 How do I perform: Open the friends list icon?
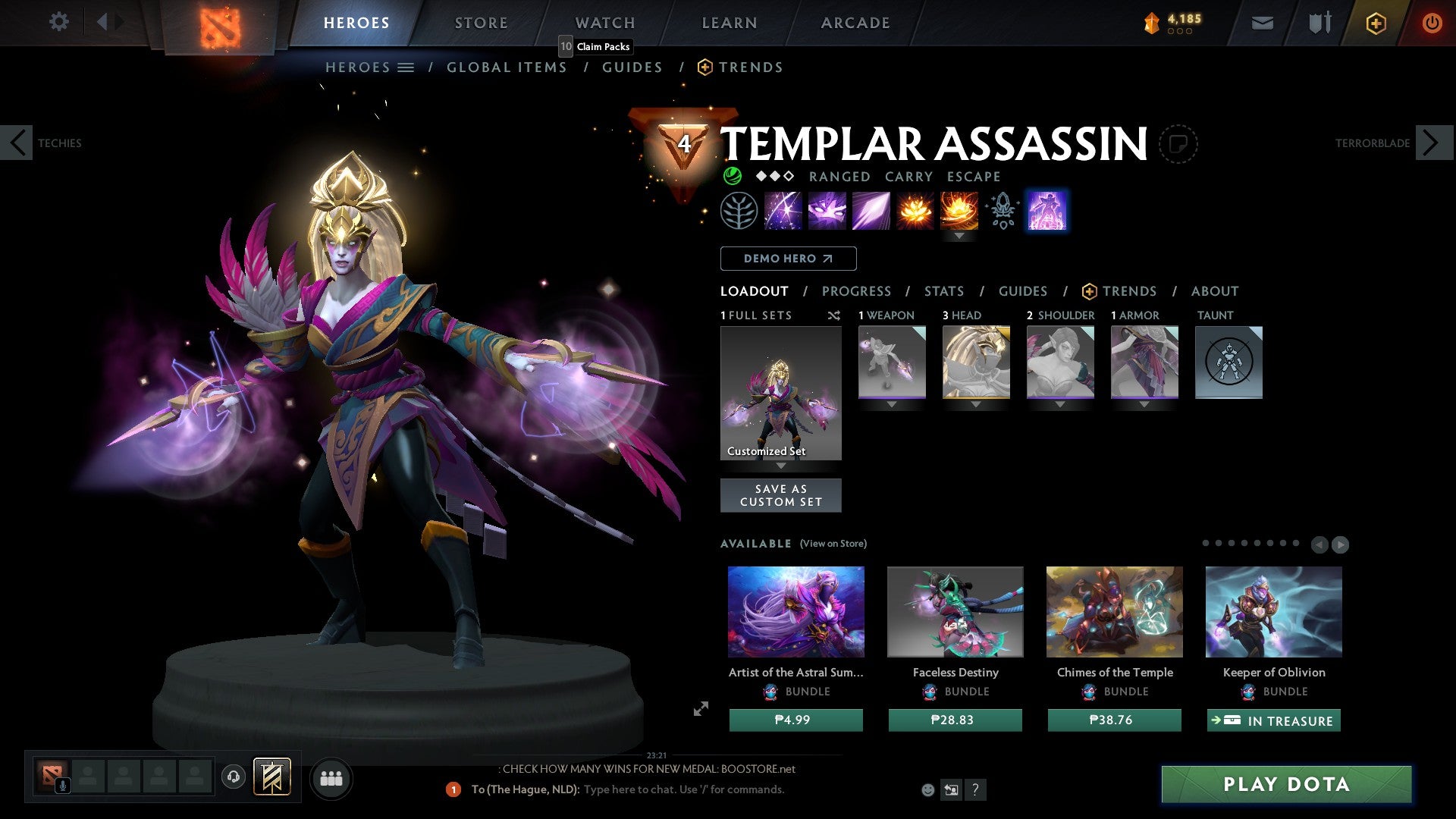coord(331,778)
